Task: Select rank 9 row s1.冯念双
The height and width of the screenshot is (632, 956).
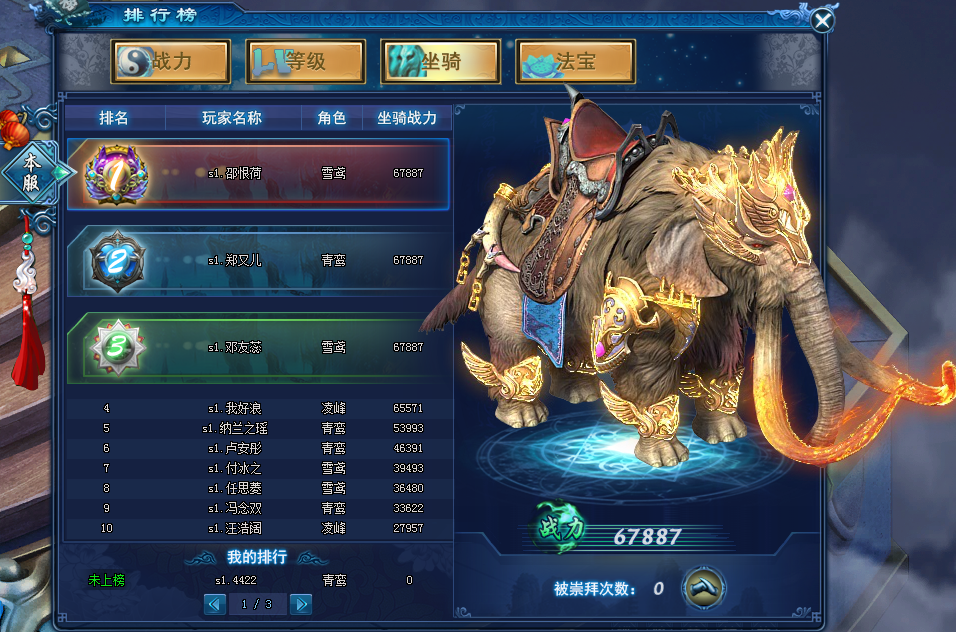Action: coord(258,508)
